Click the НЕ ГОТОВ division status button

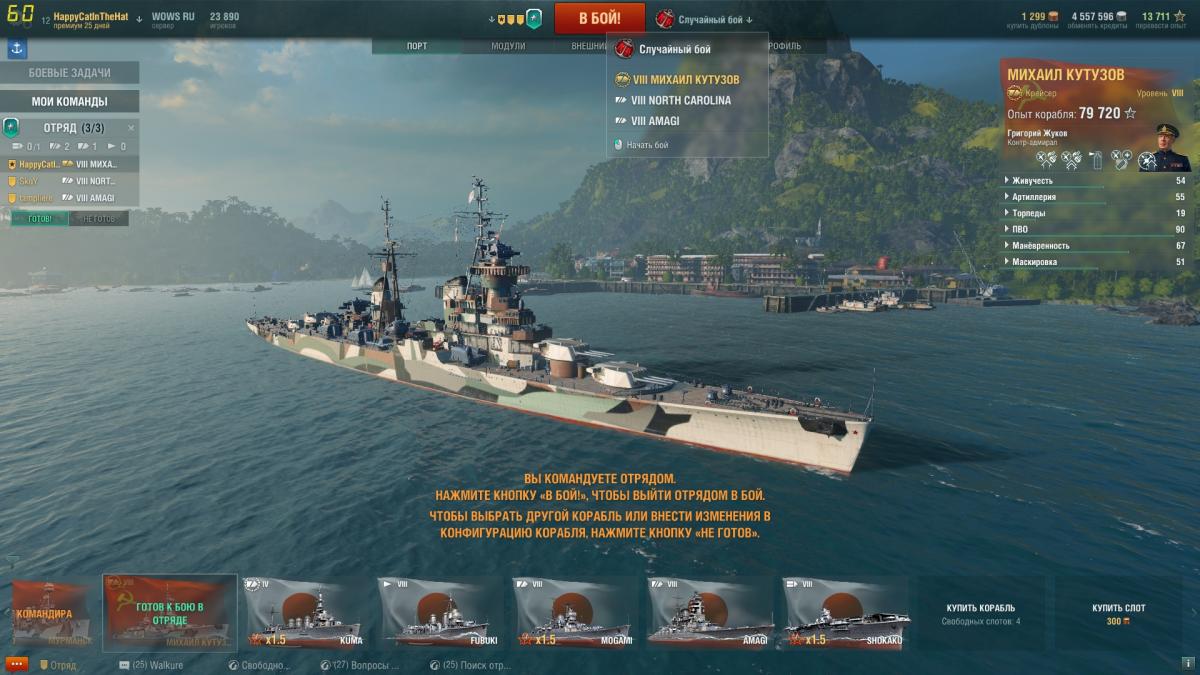[x=98, y=219]
